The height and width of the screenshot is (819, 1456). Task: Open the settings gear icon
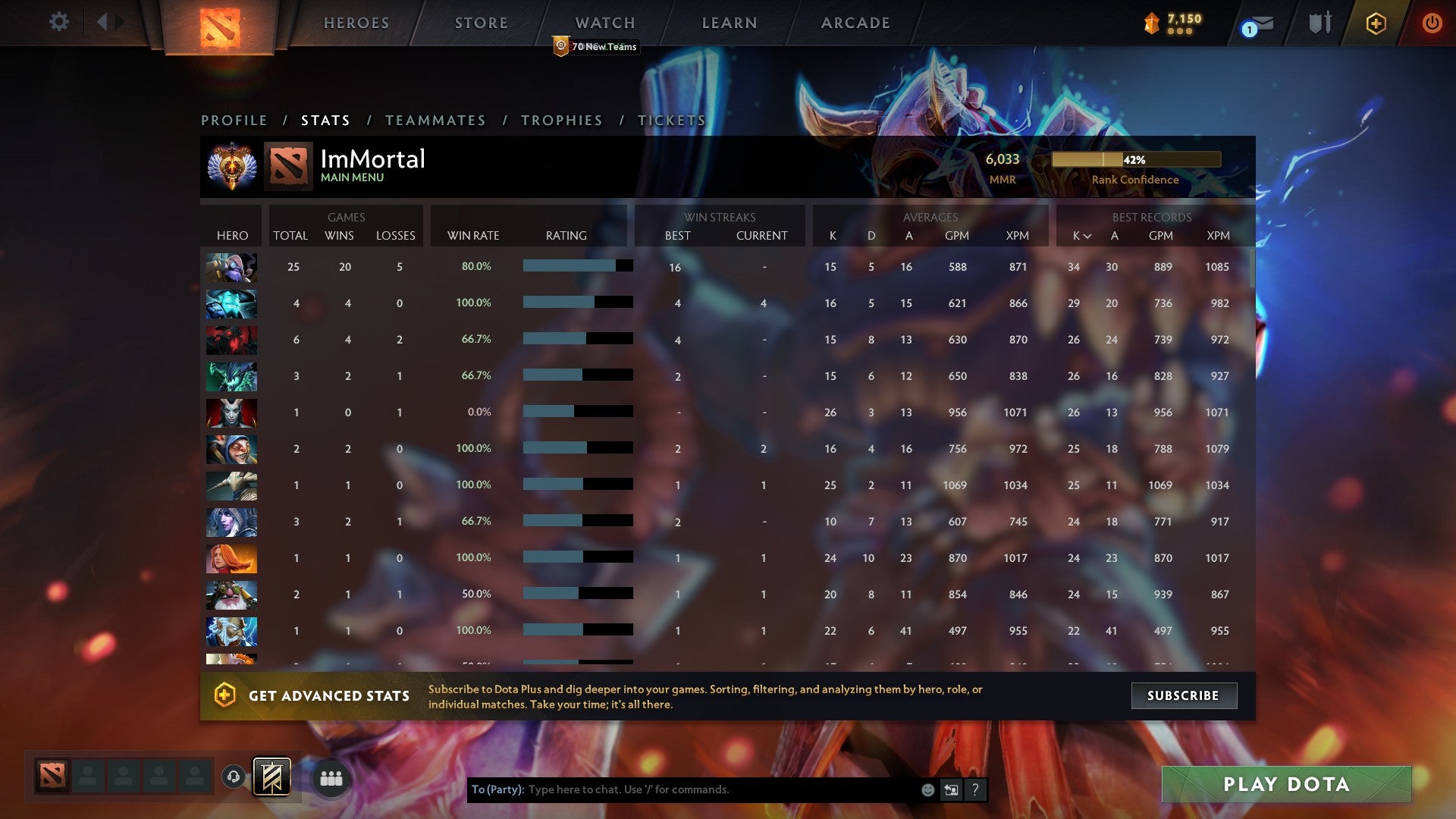59,22
